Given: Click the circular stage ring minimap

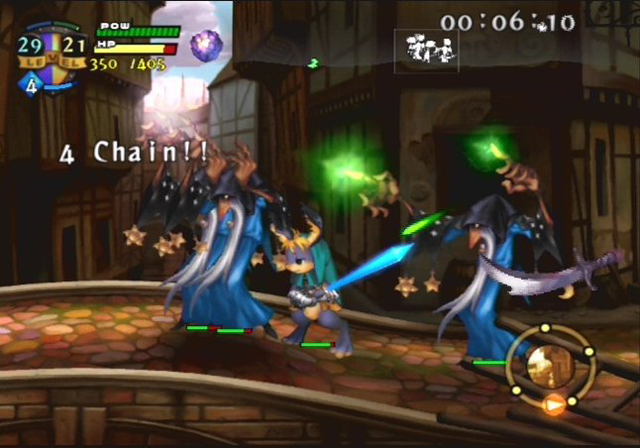Looking at the screenshot, I should pos(548,367).
